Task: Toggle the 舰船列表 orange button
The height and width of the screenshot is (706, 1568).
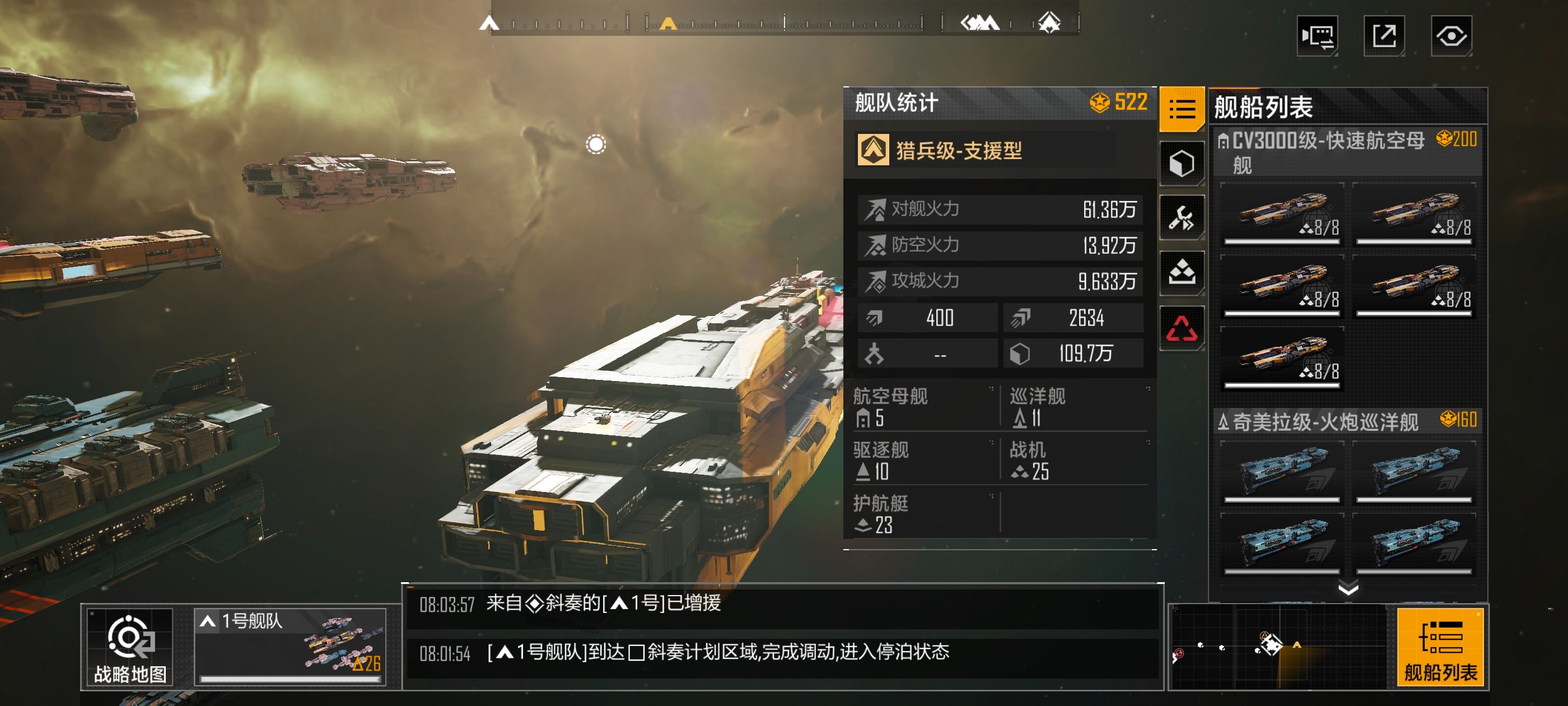Action: [1440, 647]
